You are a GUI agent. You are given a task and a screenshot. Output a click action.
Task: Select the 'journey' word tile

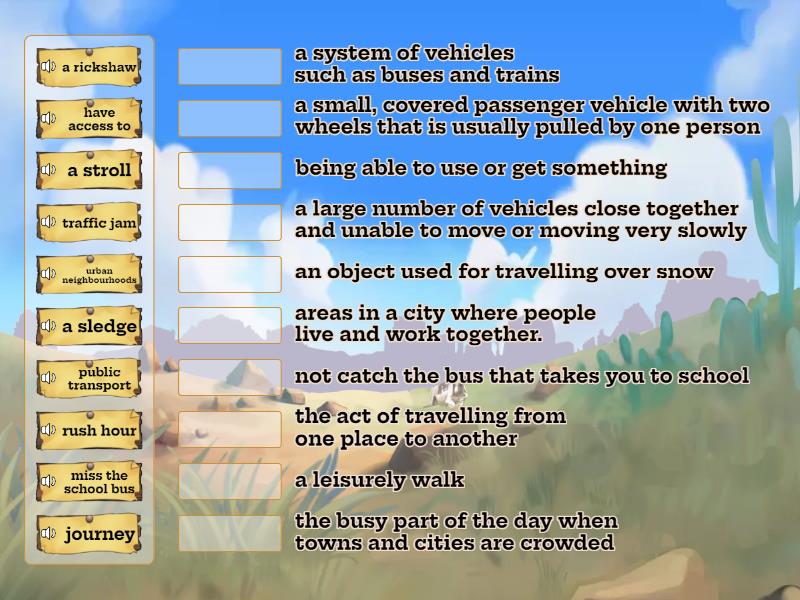pyautogui.click(x=98, y=535)
